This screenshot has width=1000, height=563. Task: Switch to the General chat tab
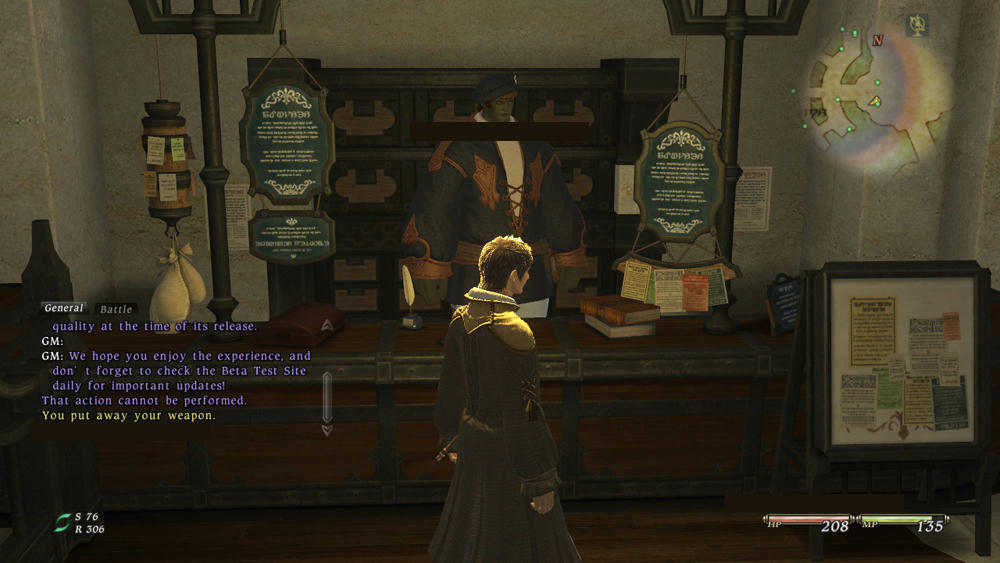(x=64, y=309)
